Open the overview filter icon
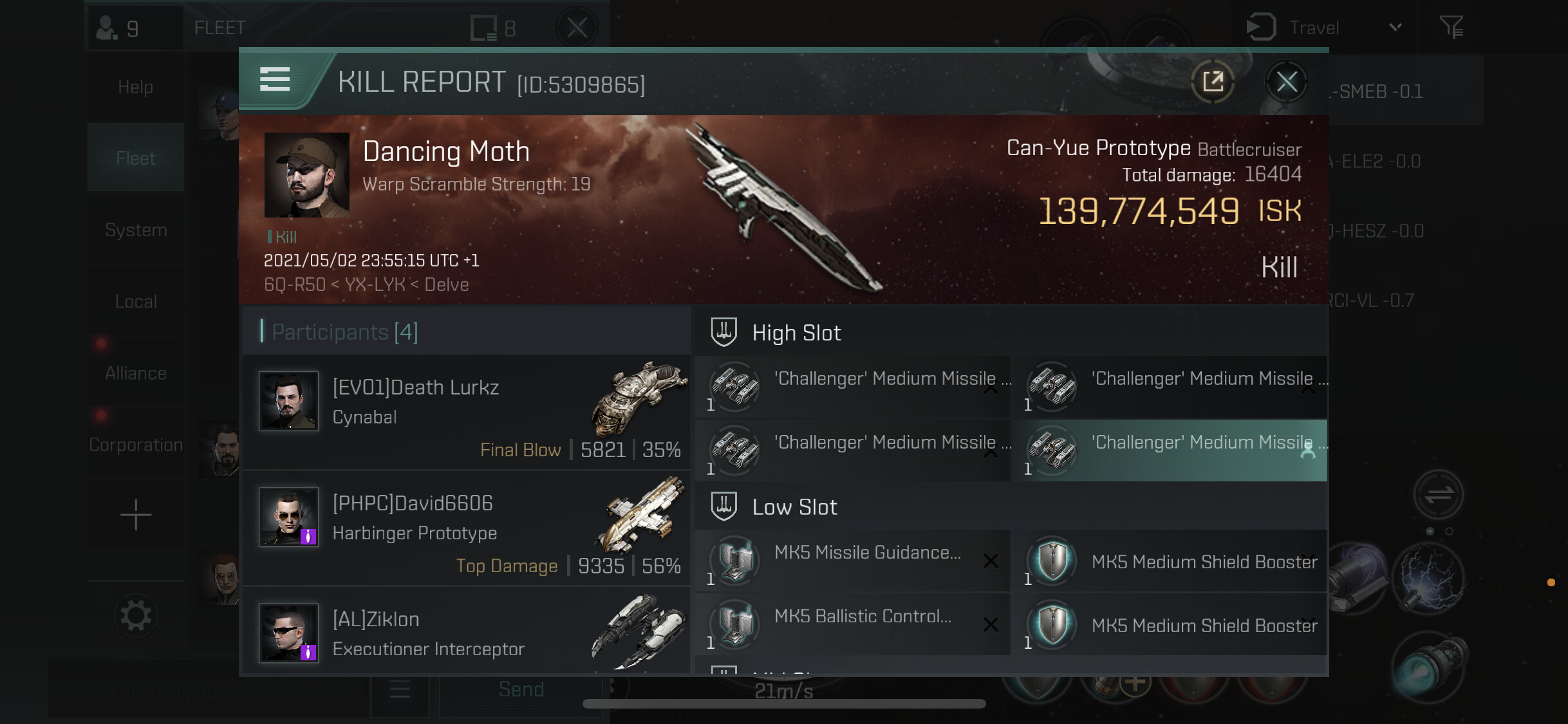This screenshot has height=724, width=1568. [1451, 27]
